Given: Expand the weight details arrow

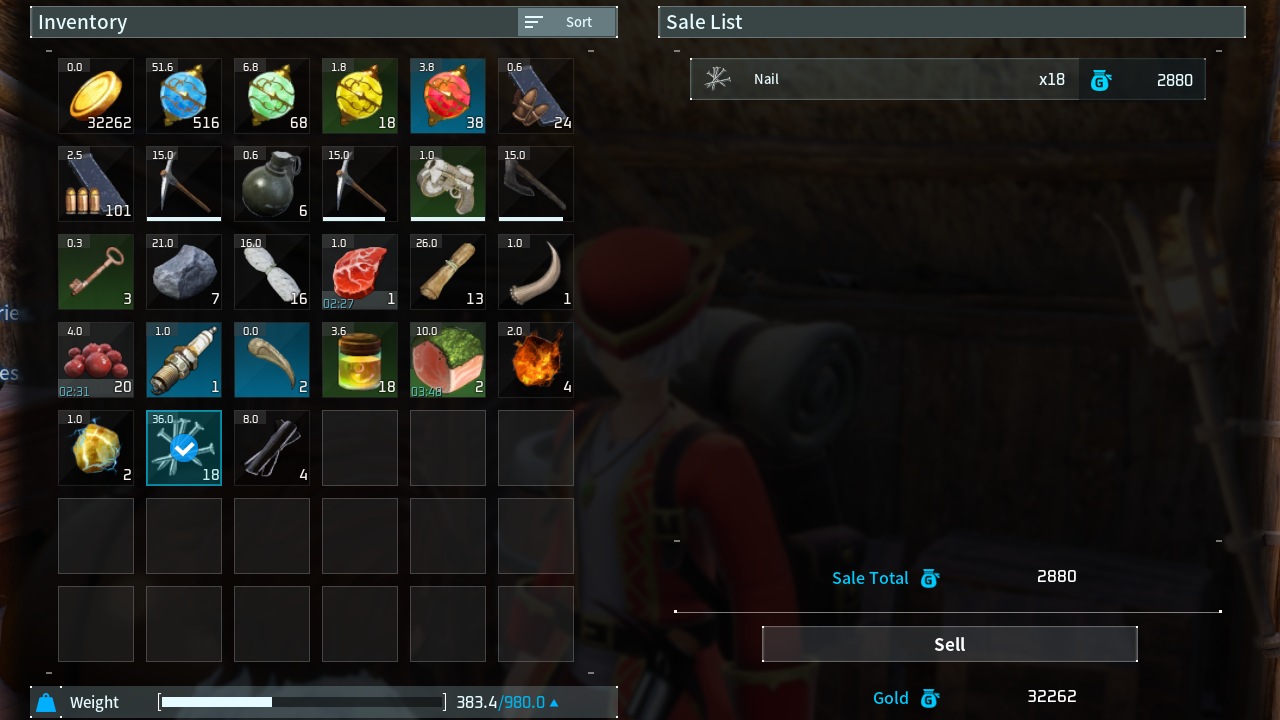Looking at the screenshot, I should point(554,702).
